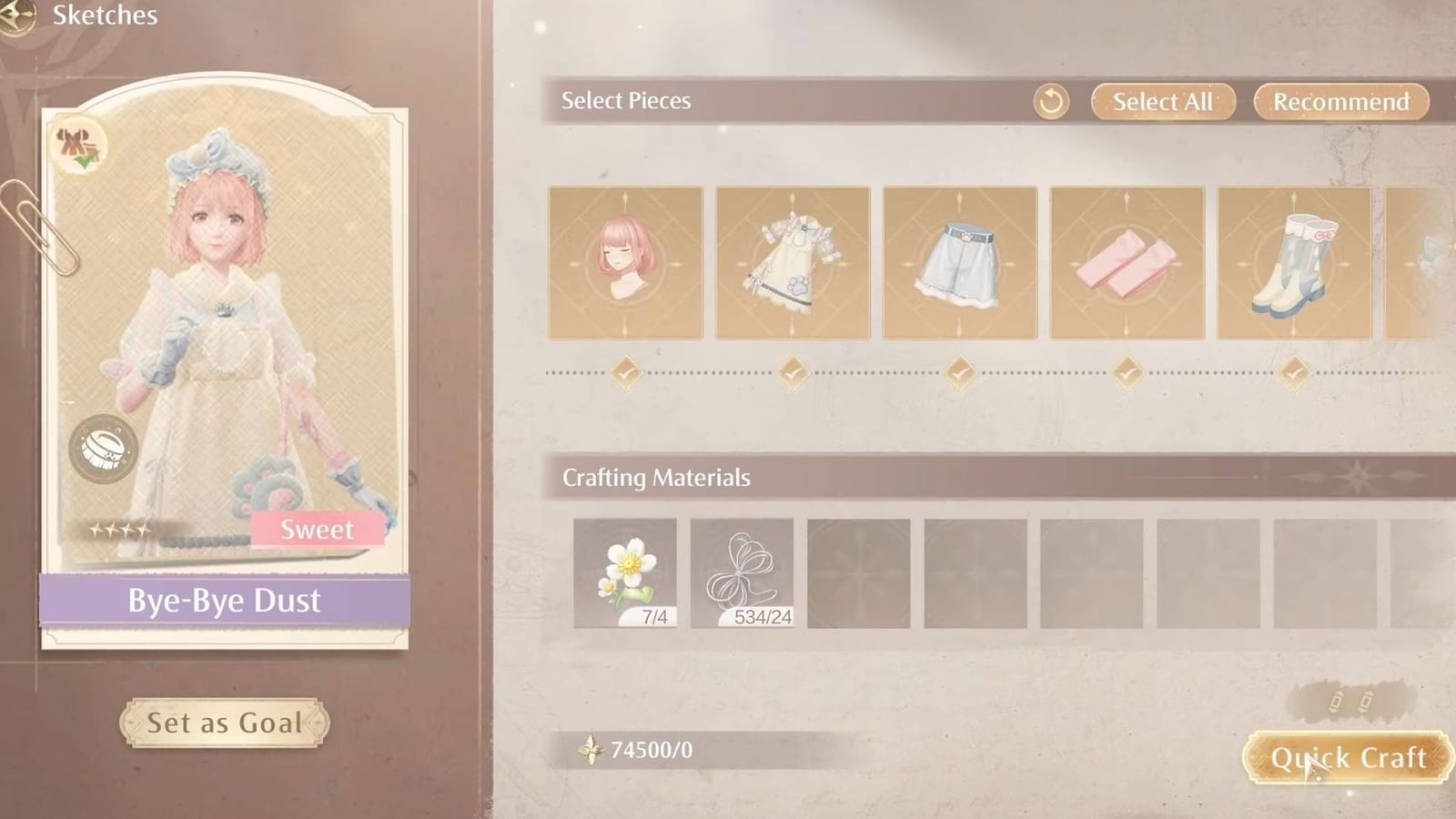Click the back arrow beside Sketches

click(16, 15)
